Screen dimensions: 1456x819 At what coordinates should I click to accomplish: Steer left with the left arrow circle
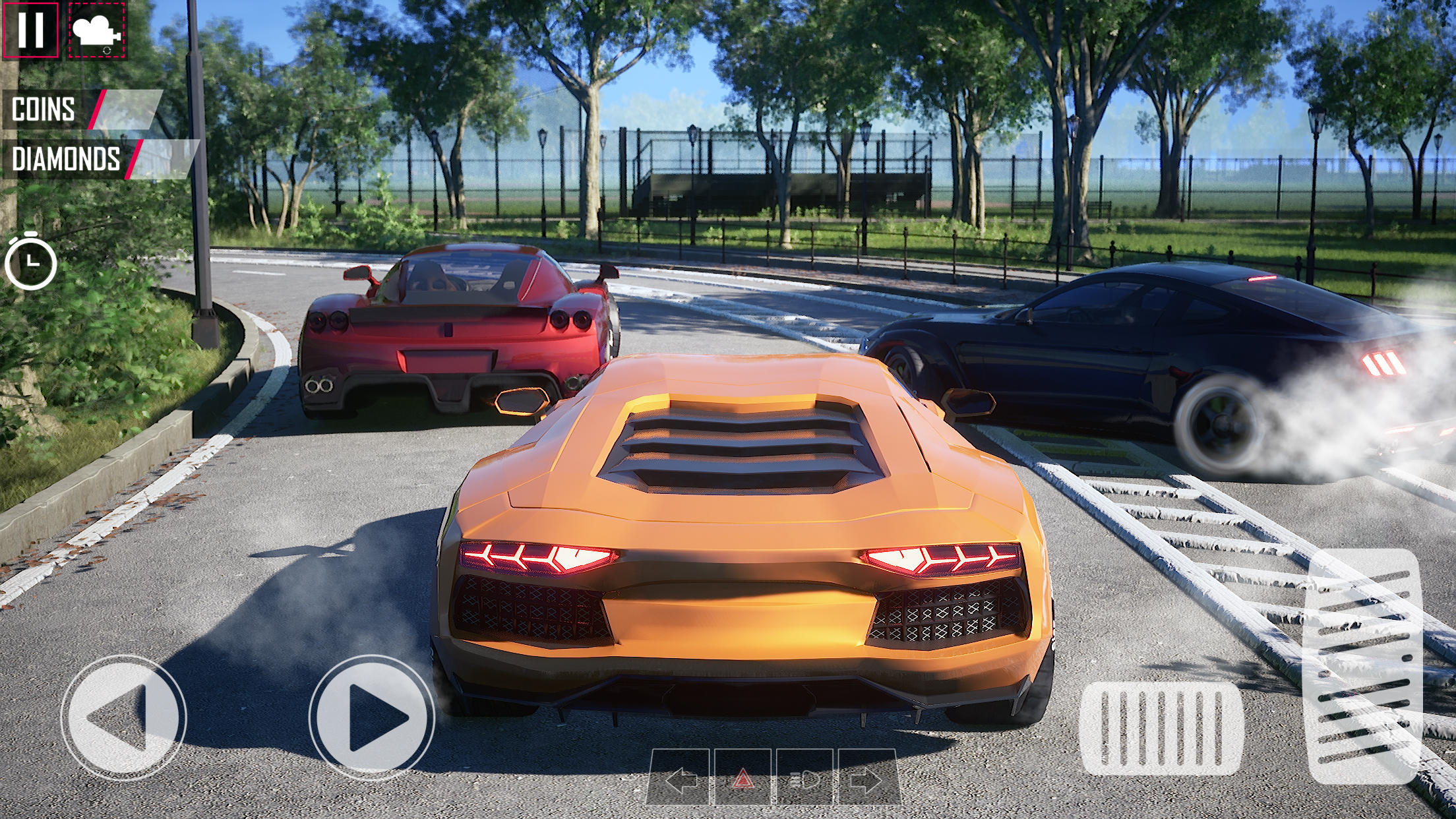coord(123,717)
